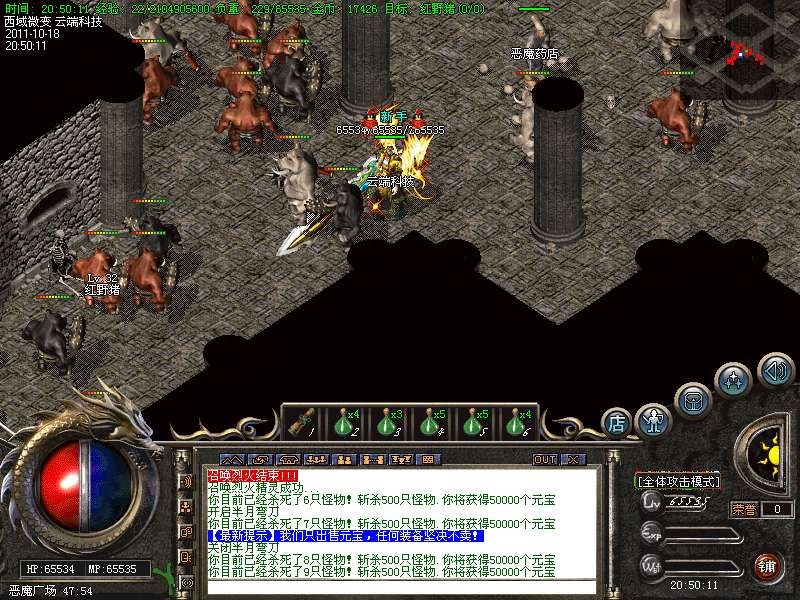Use the green potion in belt slot 4
The width and height of the screenshot is (800, 600).
432,422
